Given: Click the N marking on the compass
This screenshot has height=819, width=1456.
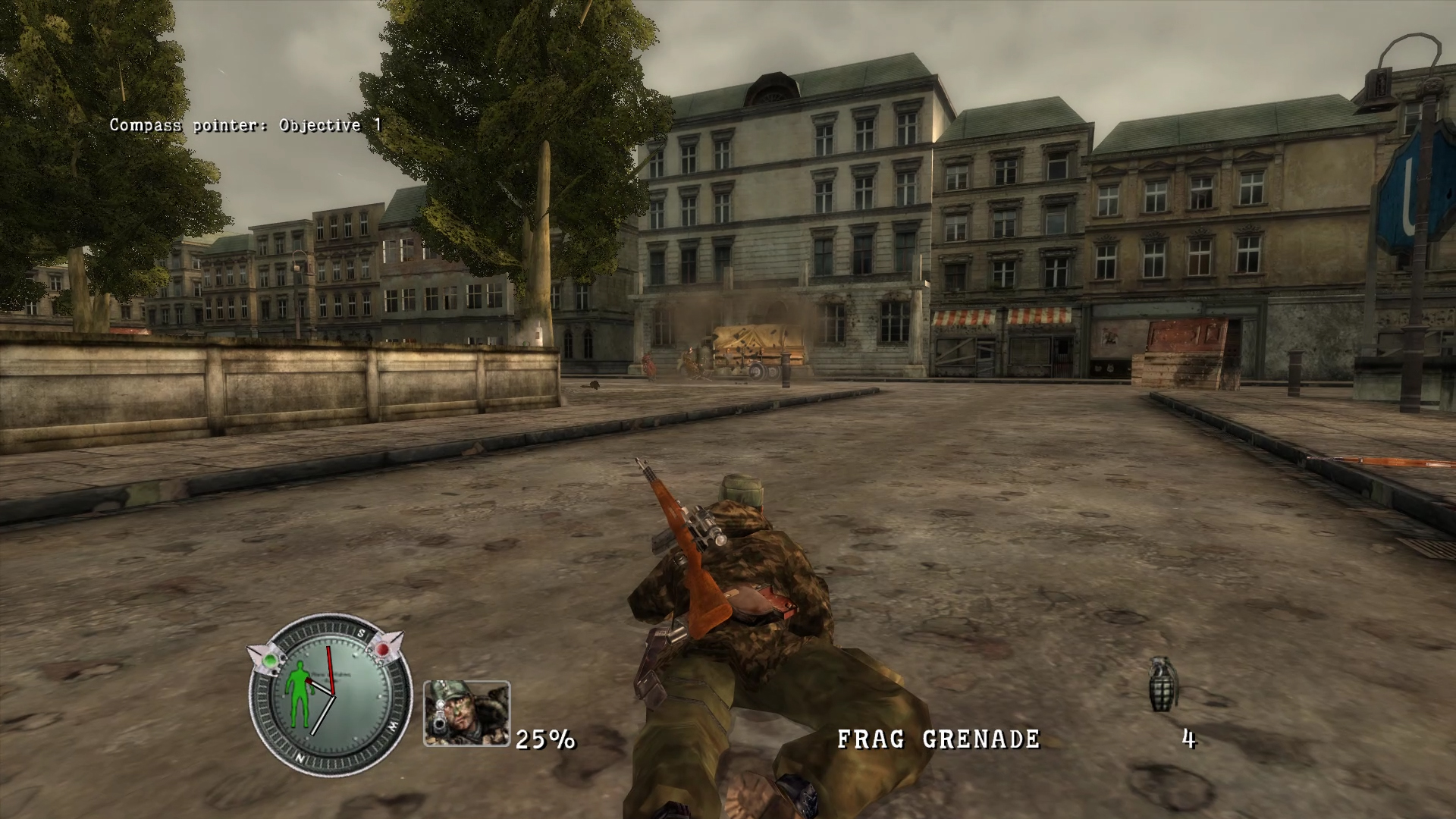Looking at the screenshot, I should click(x=300, y=758).
